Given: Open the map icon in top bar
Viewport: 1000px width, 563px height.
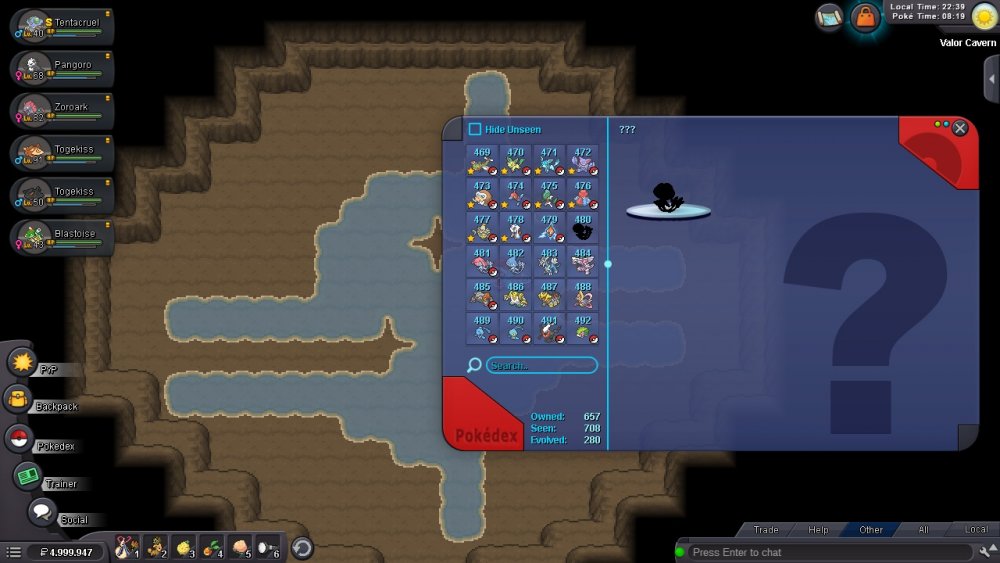Looking at the screenshot, I should 829,17.
